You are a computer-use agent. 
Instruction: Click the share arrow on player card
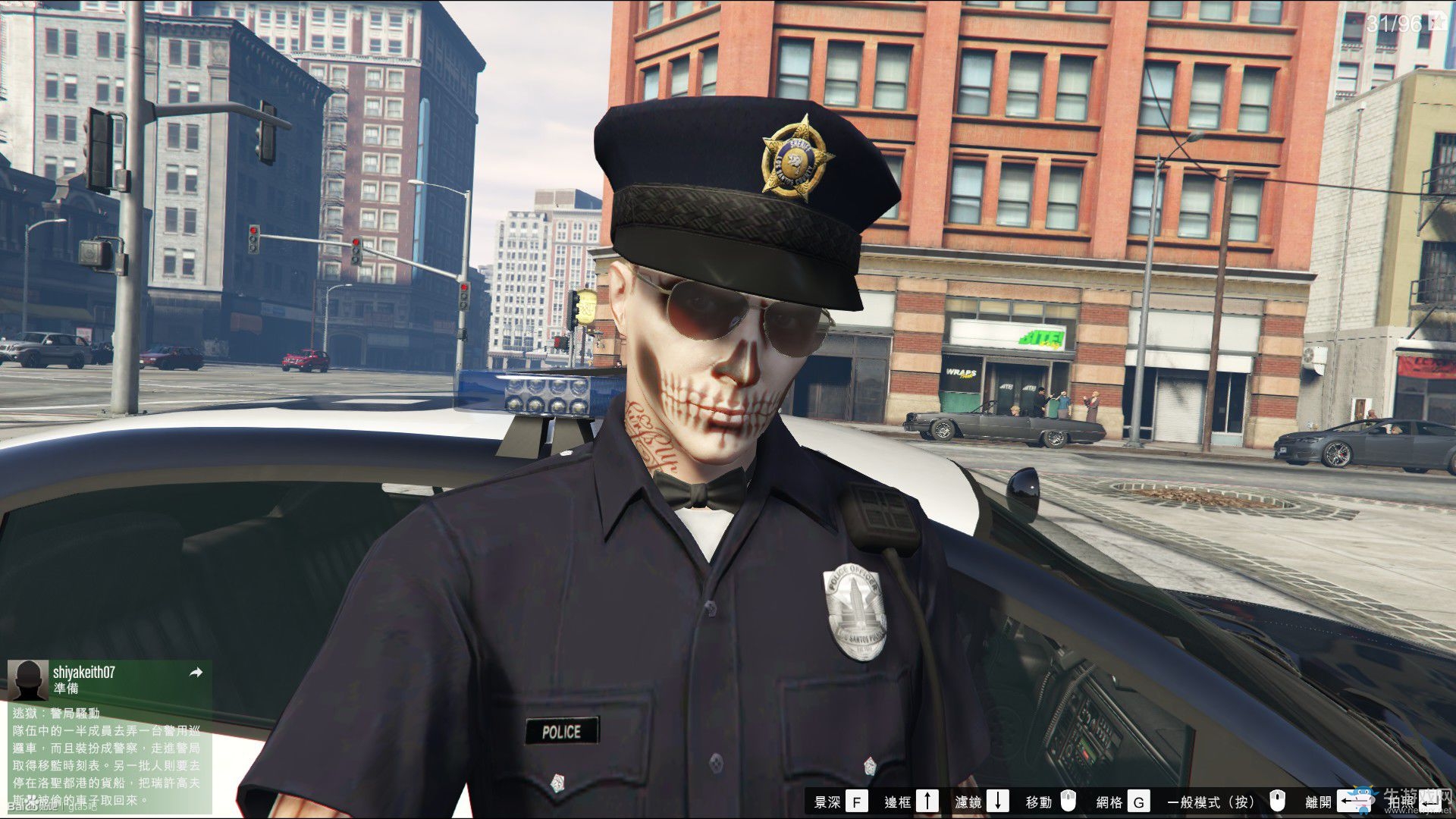pyautogui.click(x=196, y=672)
